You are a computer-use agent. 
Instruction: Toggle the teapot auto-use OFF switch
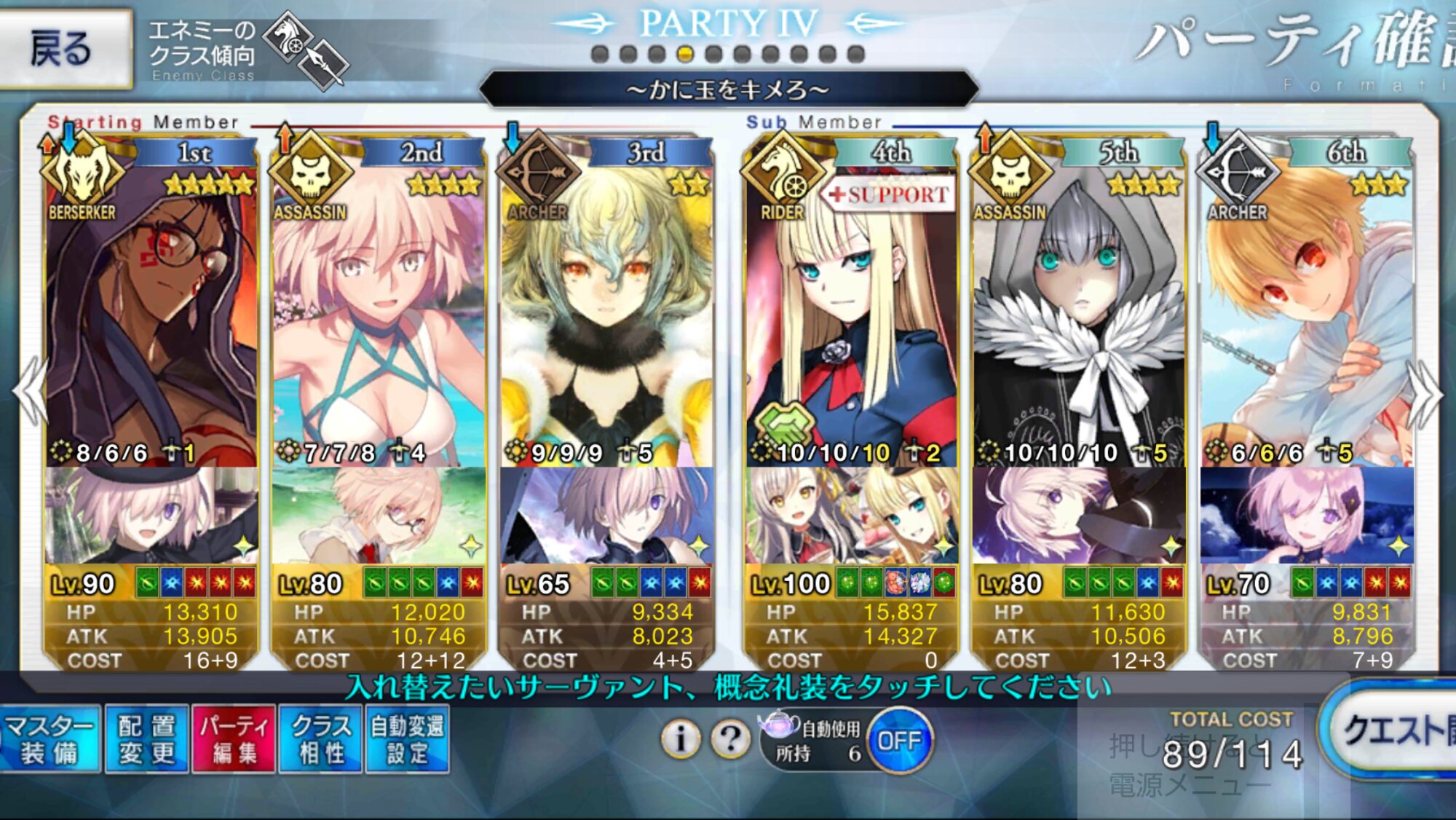[x=900, y=741]
